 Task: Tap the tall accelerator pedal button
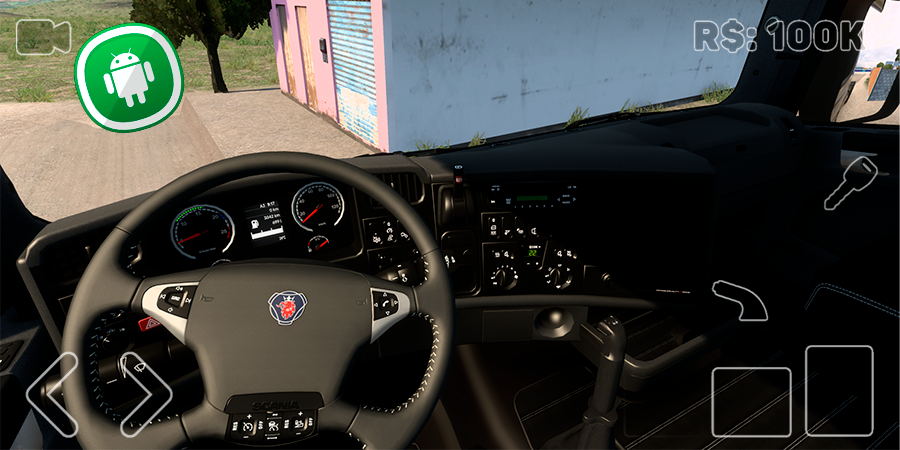coord(839,390)
